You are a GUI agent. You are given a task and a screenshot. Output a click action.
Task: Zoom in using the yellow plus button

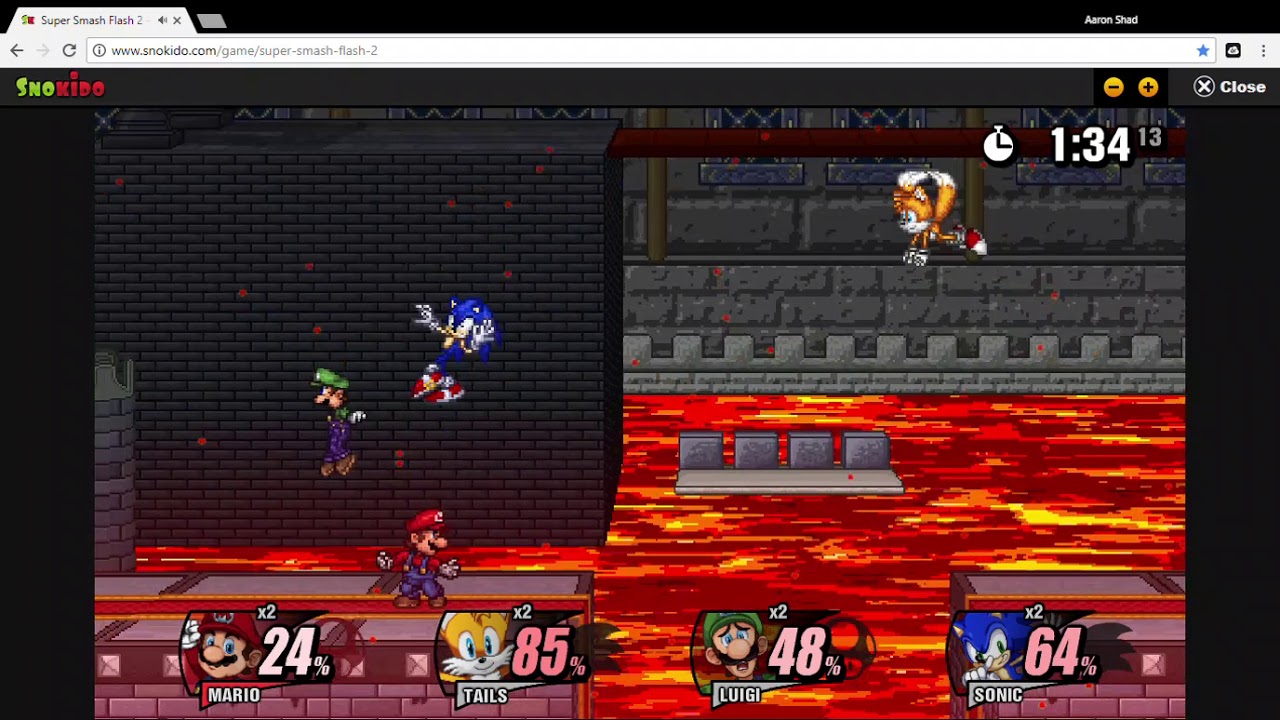coord(1148,87)
